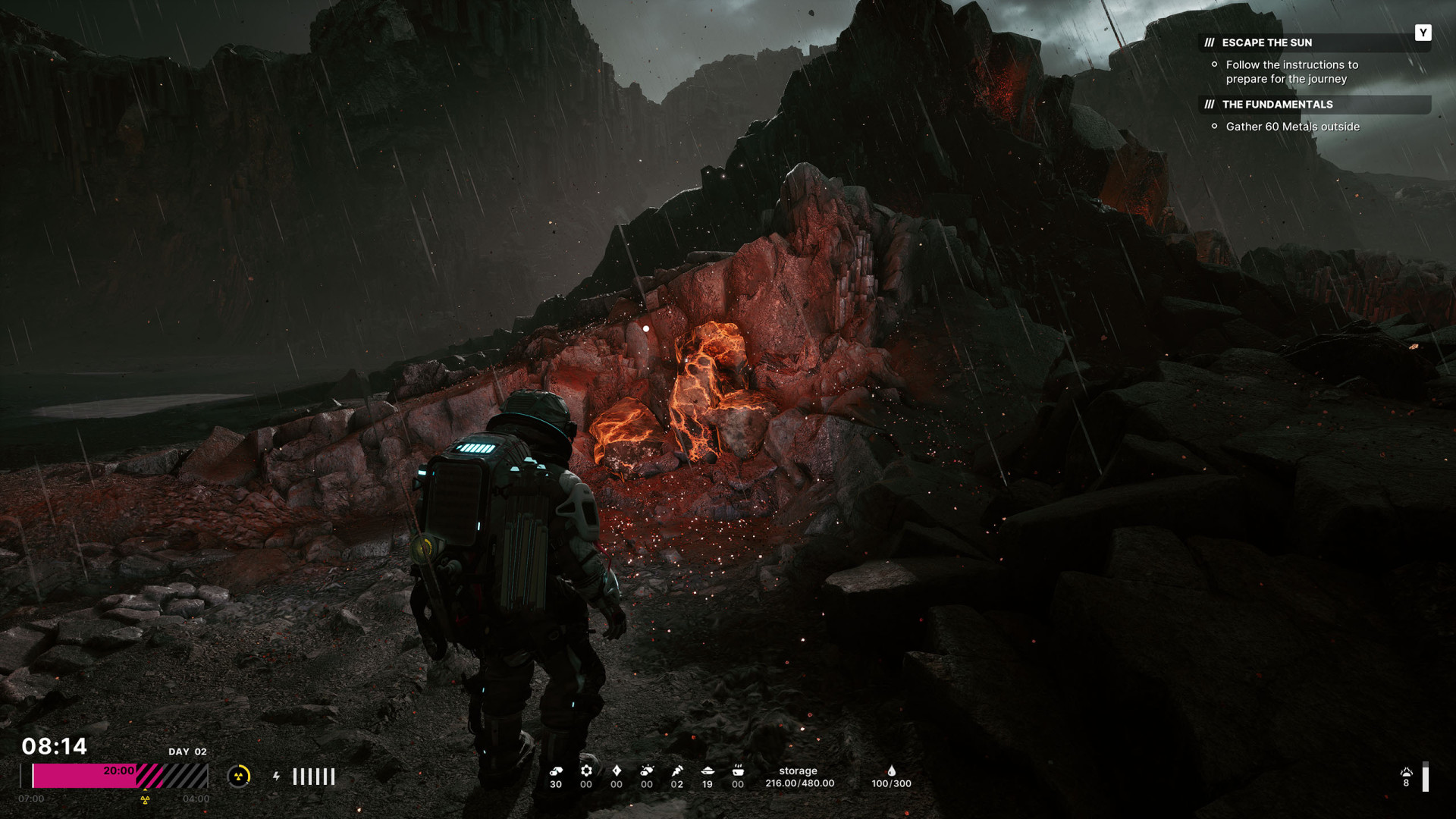Open The Fundamentals quest tracker entry
Viewport: 1456px width, 819px height.
click(x=1277, y=104)
